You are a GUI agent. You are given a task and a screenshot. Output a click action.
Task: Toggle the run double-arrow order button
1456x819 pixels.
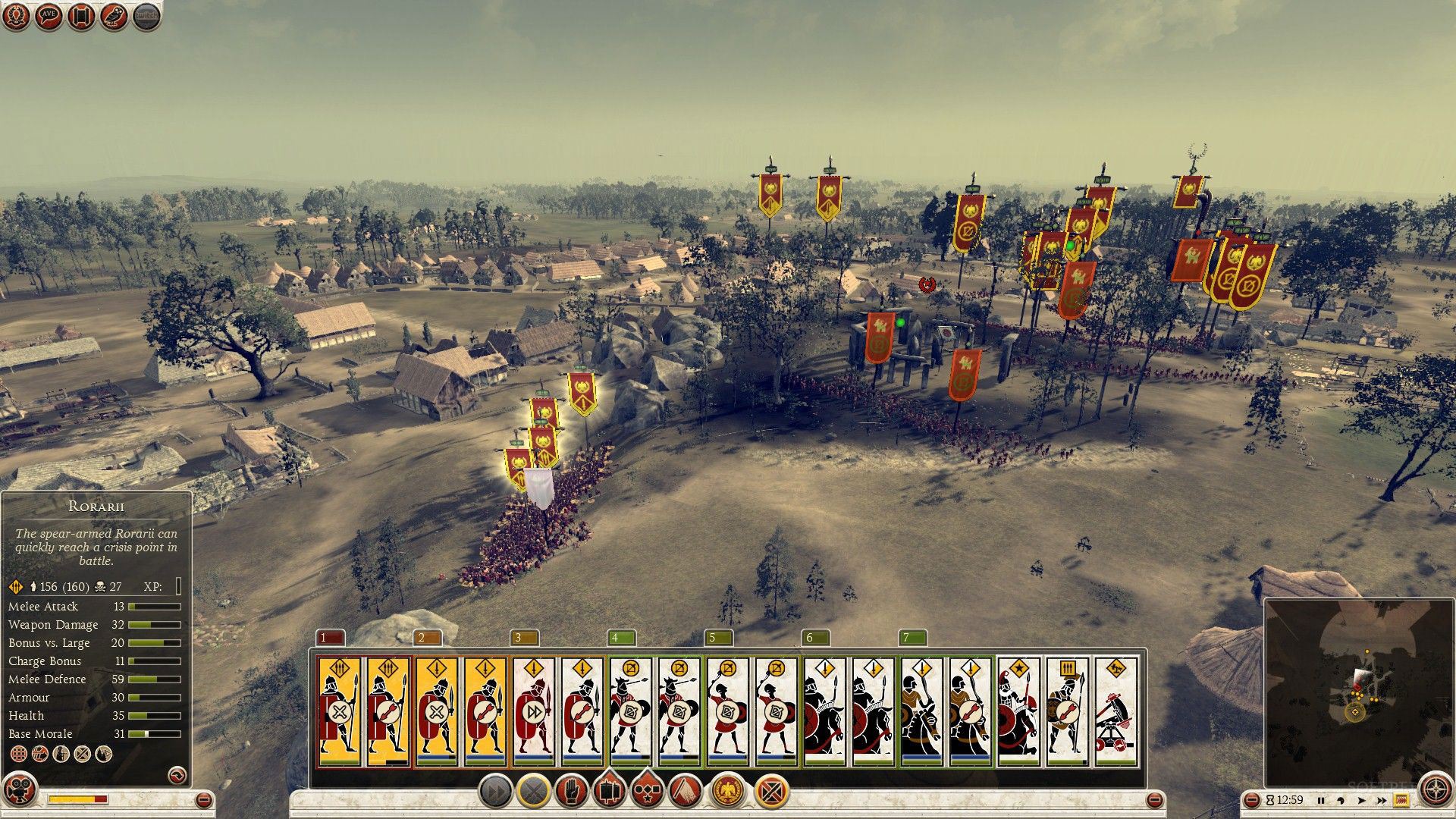(x=495, y=792)
